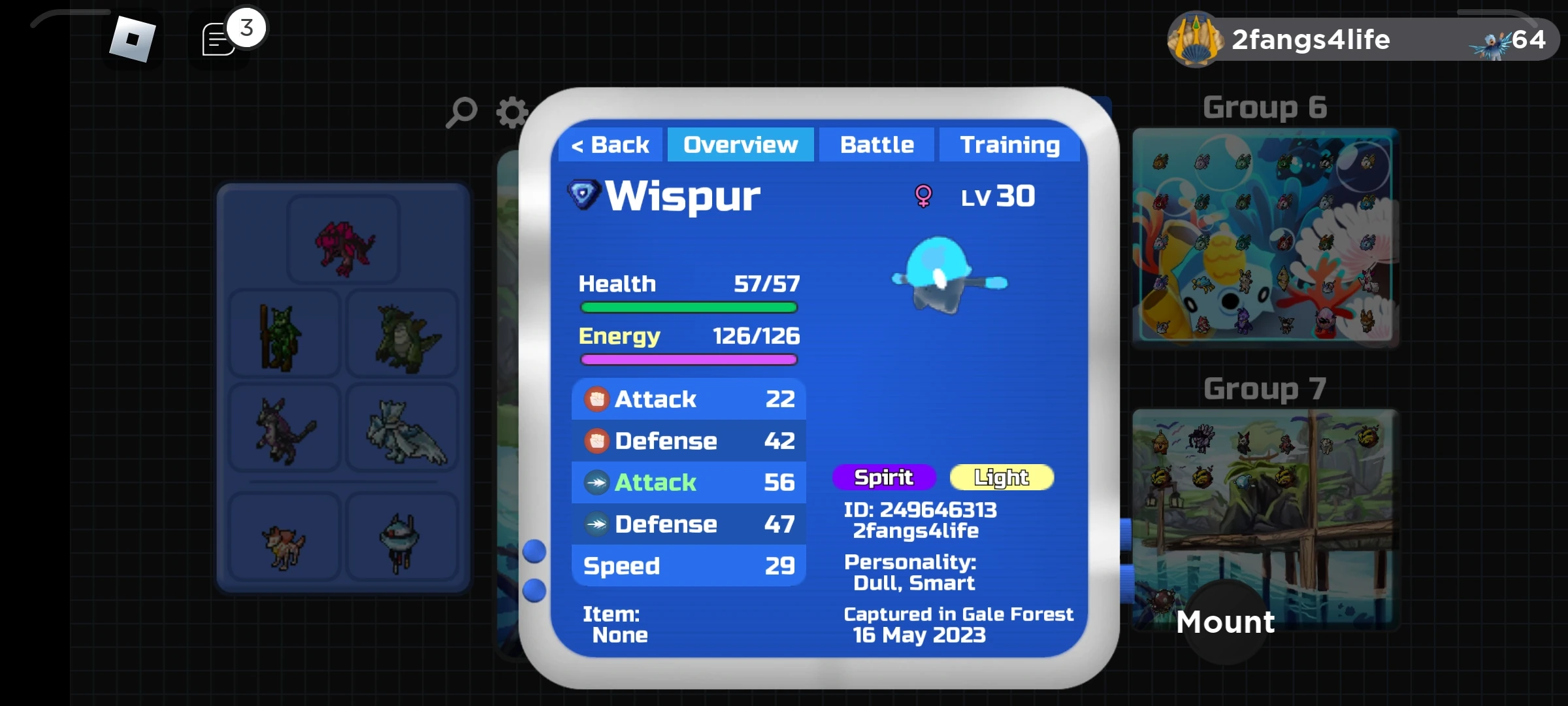Image resolution: width=1568 pixels, height=706 pixels.
Task: Click the fist icon next to Attack
Action: (596, 399)
